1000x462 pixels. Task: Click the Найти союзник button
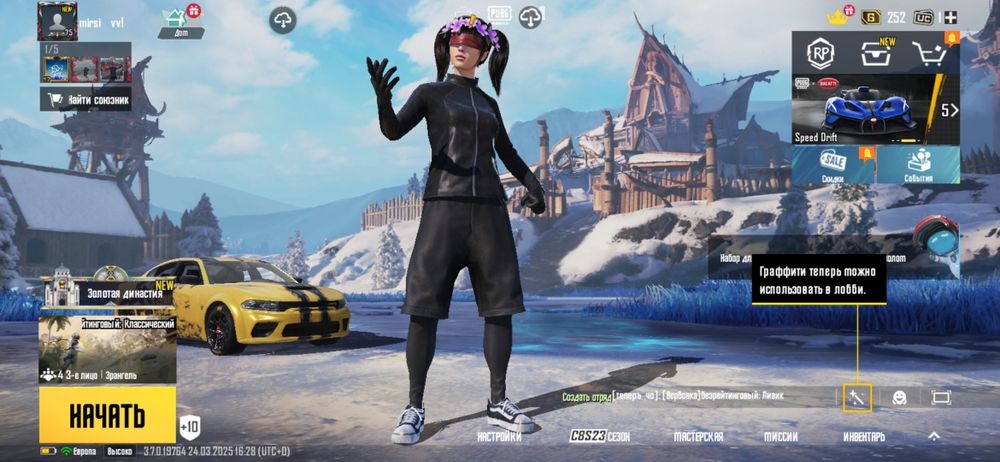pos(85,98)
